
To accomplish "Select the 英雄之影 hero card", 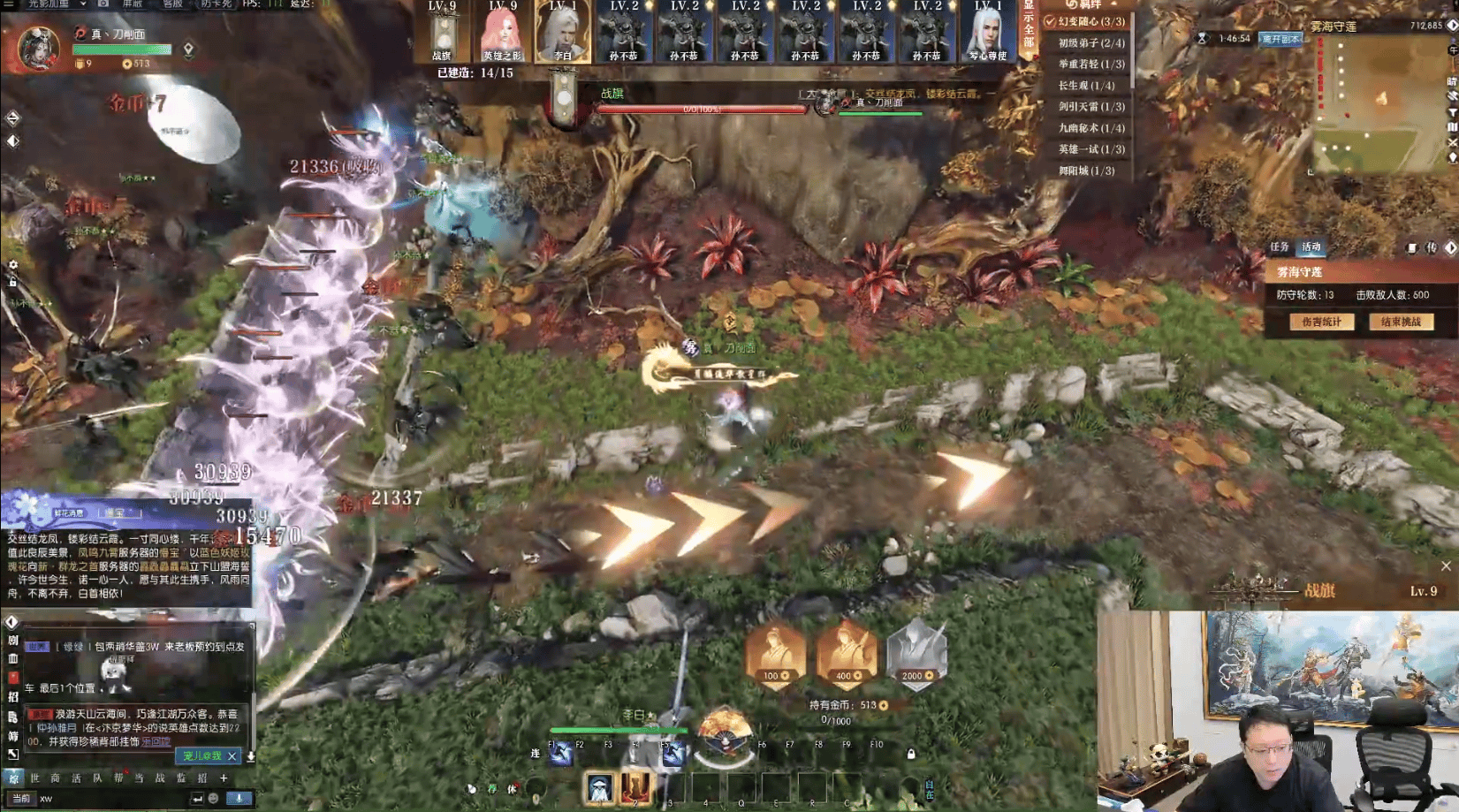I will [502, 34].
